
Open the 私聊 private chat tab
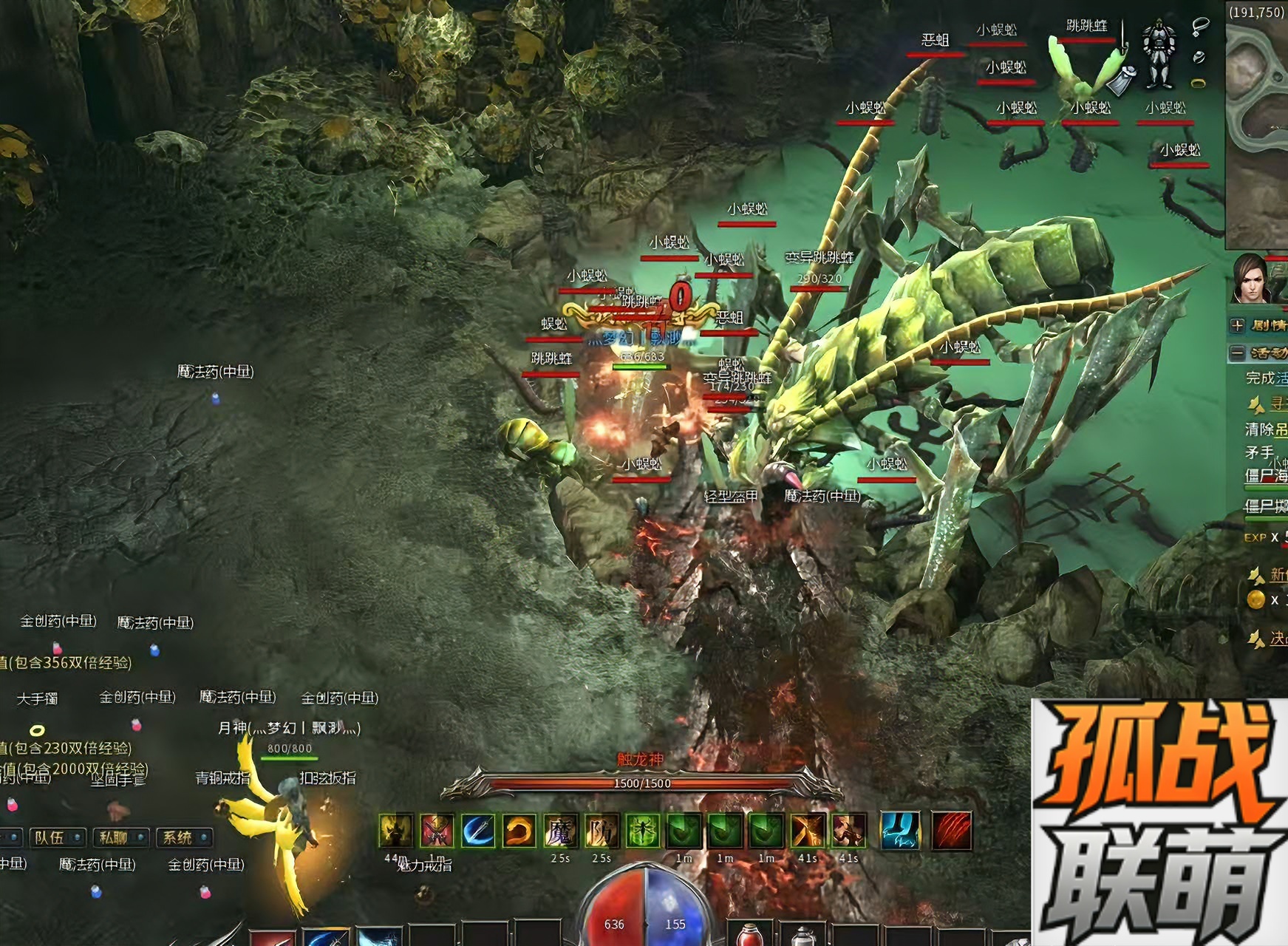(114, 837)
